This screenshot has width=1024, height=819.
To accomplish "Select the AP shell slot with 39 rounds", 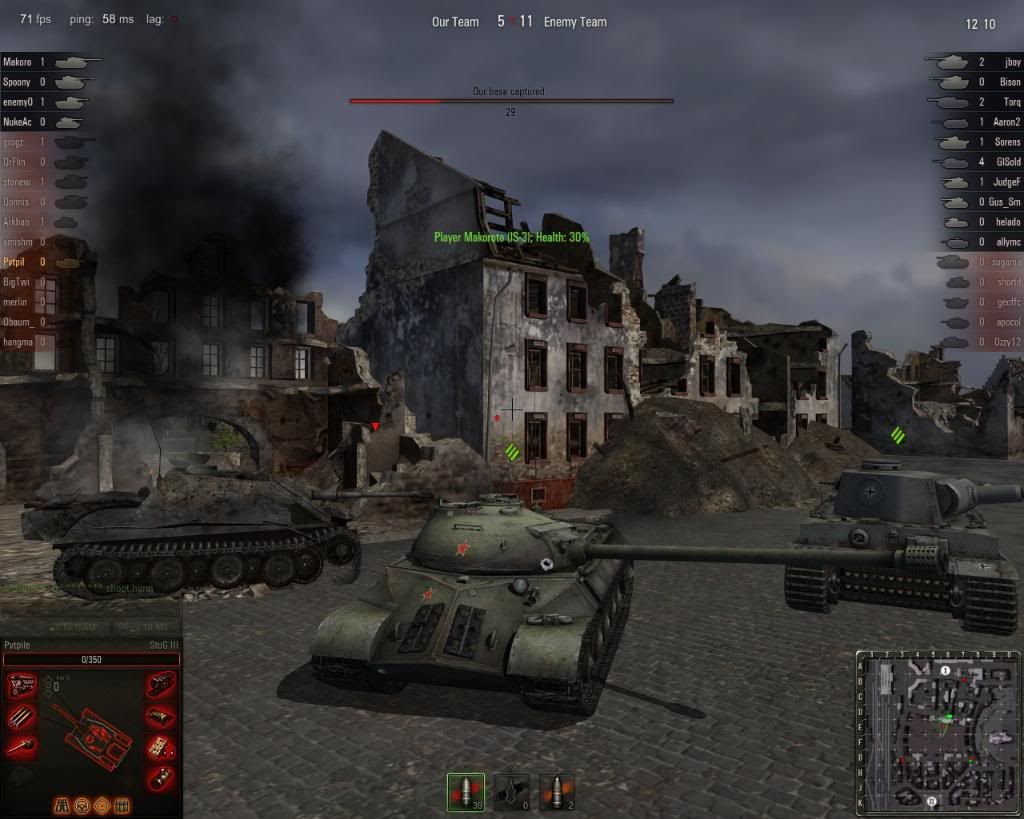I will coord(465,791).
